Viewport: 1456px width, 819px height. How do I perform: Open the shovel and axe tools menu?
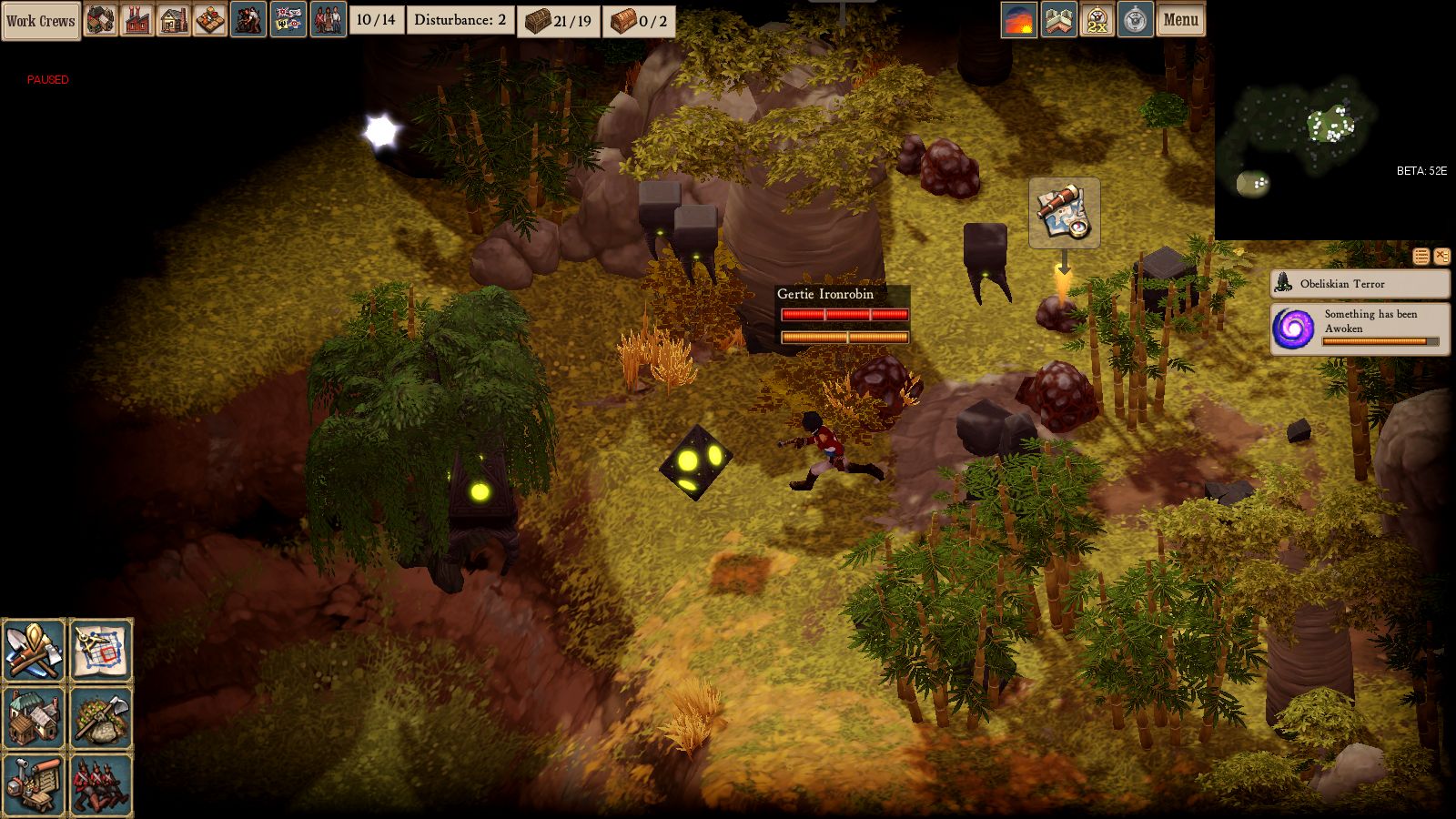point(34,650)
